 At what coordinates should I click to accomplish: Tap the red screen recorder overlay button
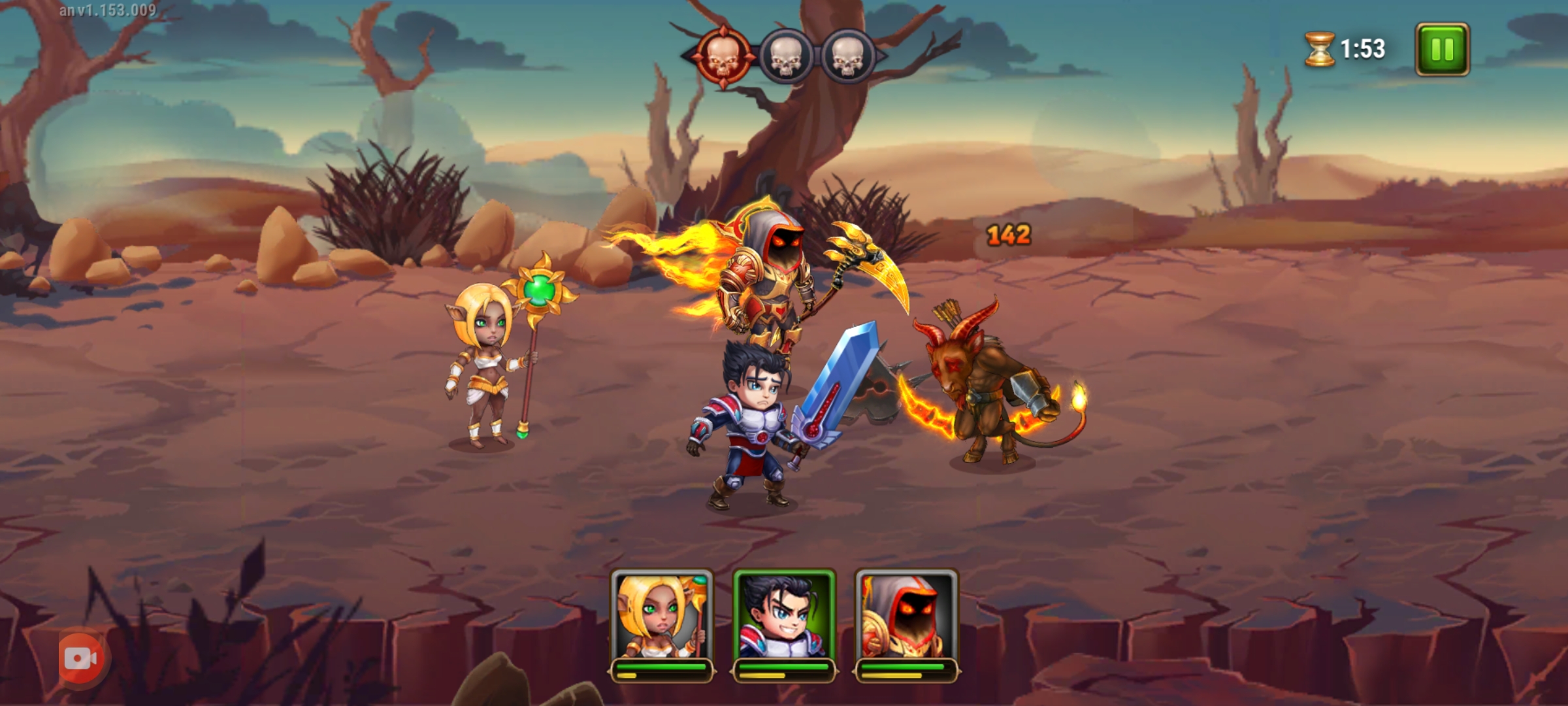pyautogui.click(x=81, y=659)
